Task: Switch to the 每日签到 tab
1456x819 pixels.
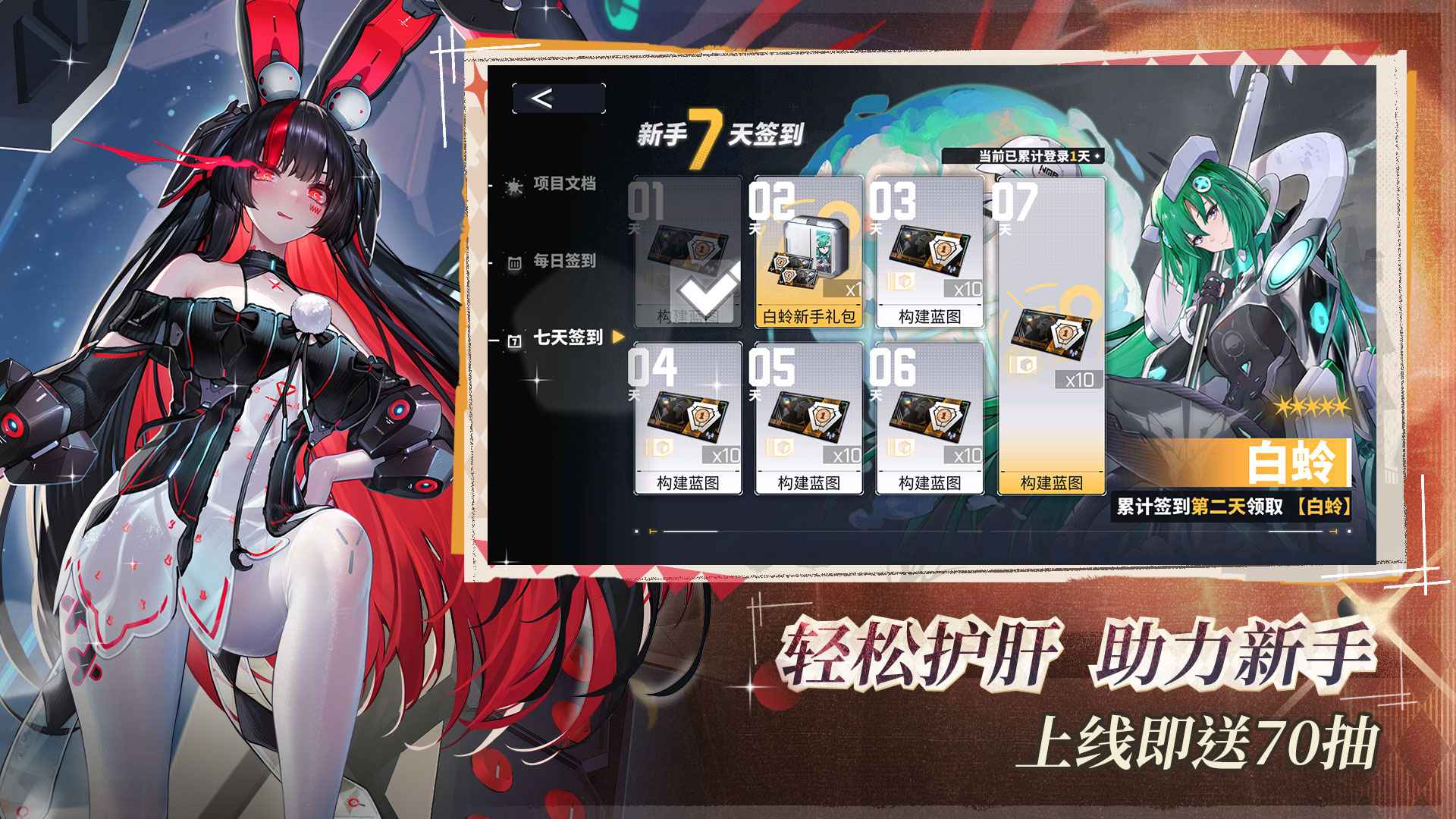Action: [x=565, y=262]
